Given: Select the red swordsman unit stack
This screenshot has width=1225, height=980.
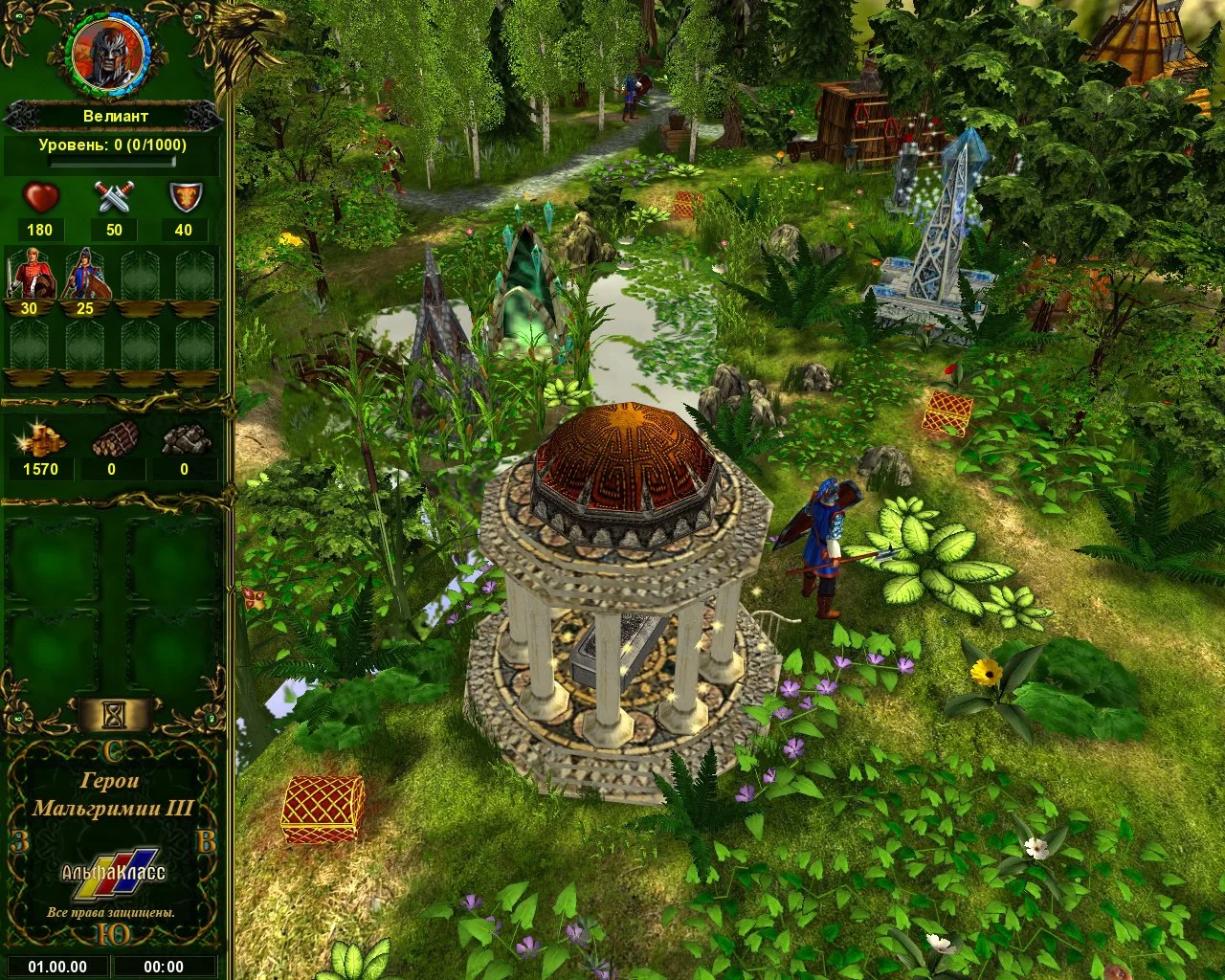Looking at the screenshot, I should click(28, 275).
